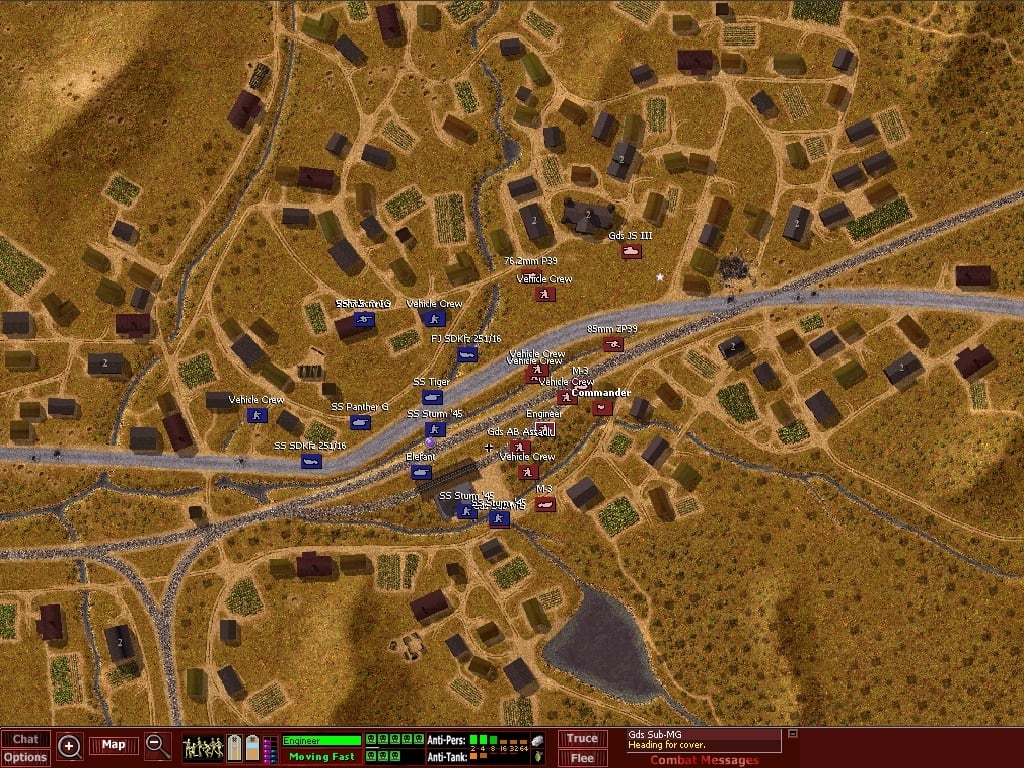This screenshot has height=768, width=1024.
Task: Open the Chat panel
Action: [x=25, y=739]
